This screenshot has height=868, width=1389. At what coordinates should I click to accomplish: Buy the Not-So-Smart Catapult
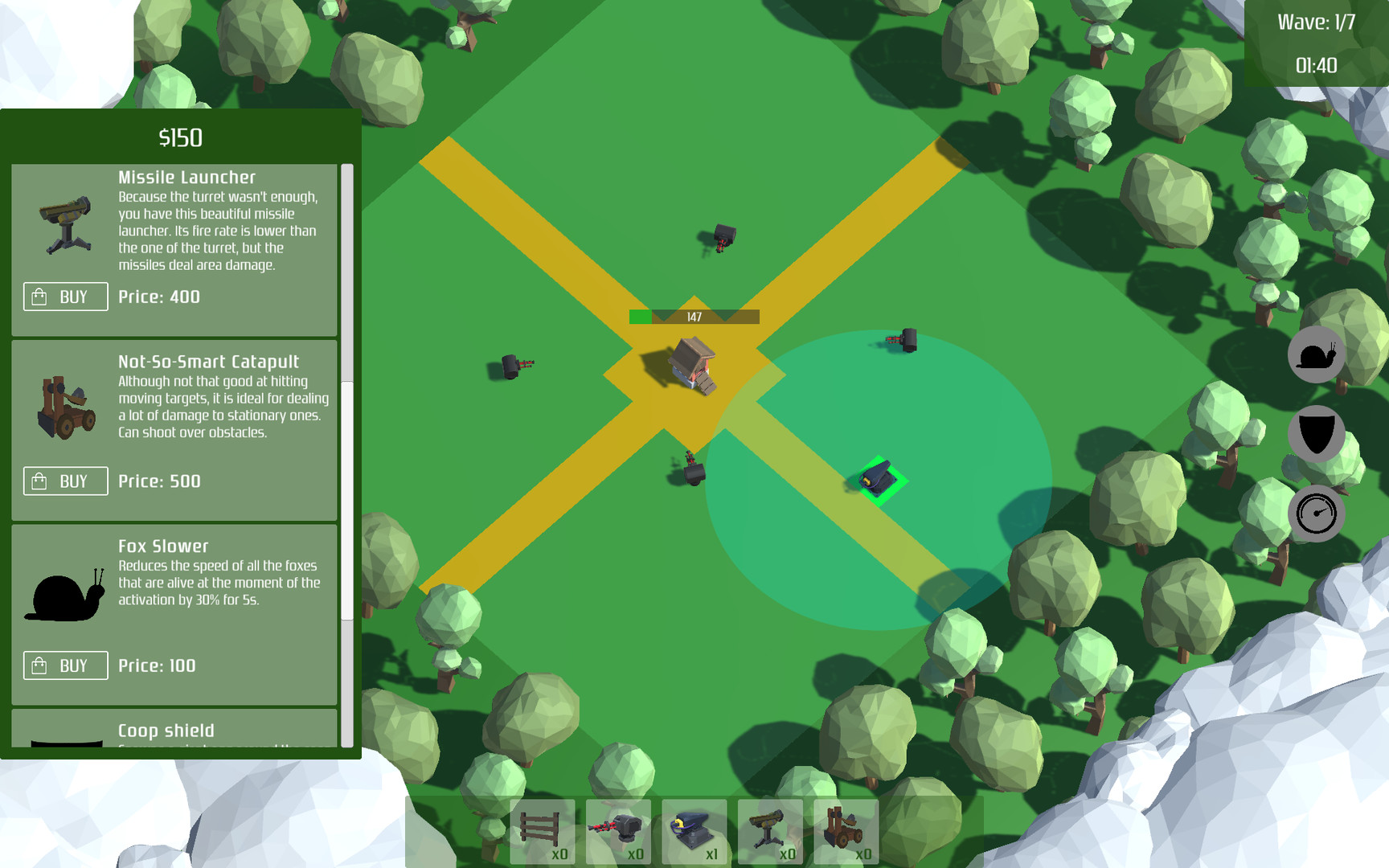click(65, 481)
